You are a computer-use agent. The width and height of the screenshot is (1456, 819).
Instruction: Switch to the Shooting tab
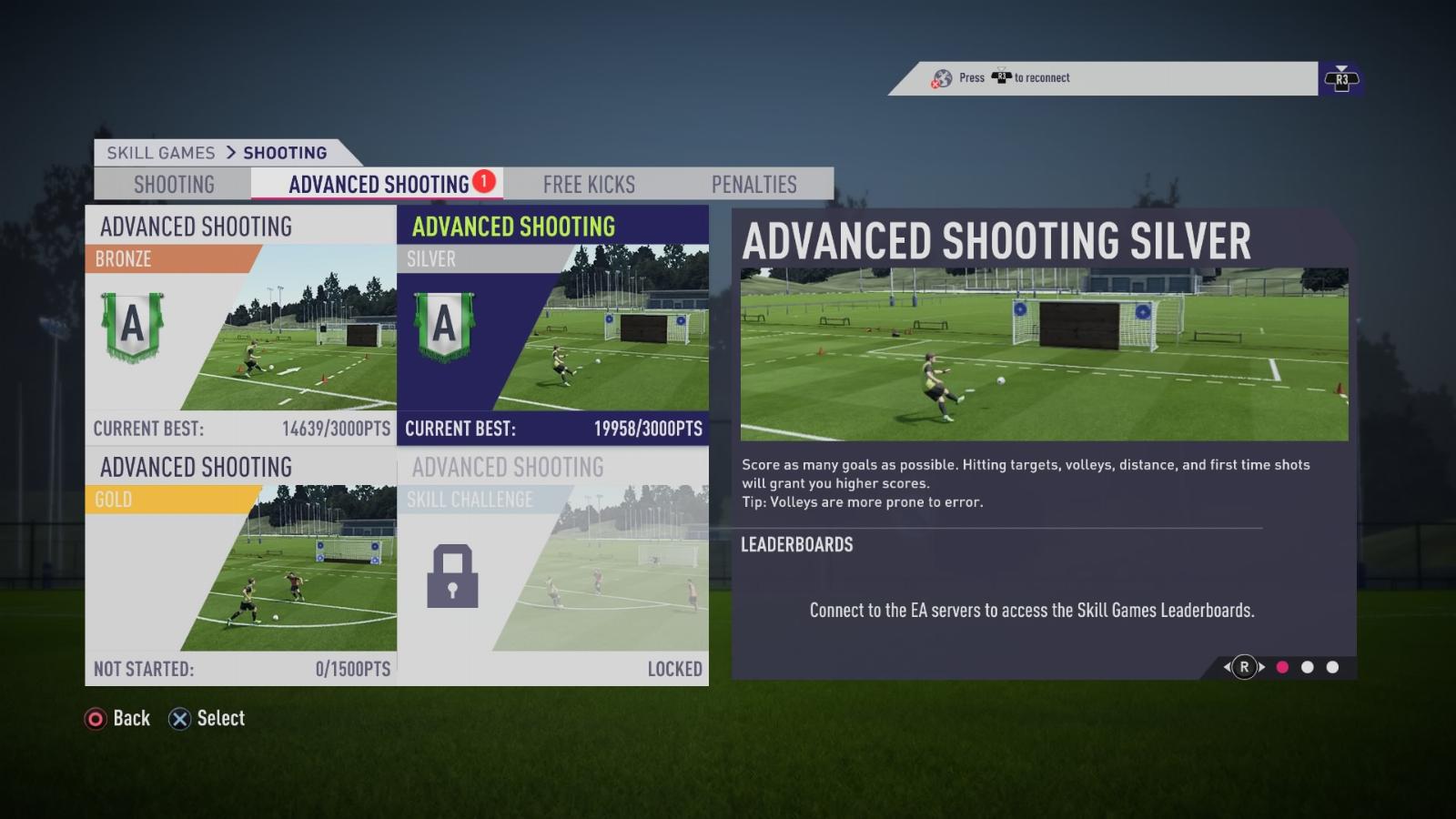click(x=174, y=185)
